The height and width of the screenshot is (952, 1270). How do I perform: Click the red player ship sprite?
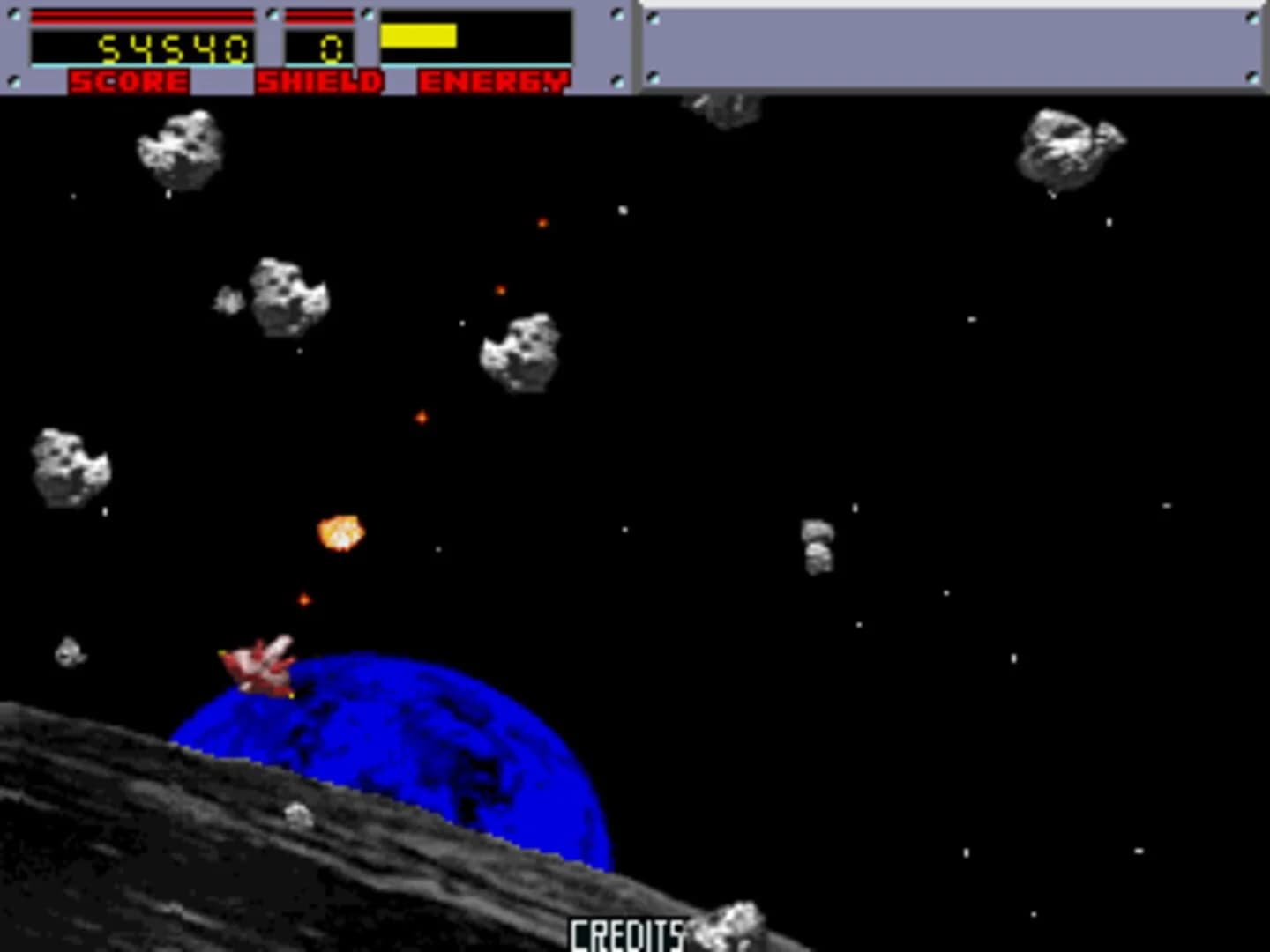[x=260, y=666]
